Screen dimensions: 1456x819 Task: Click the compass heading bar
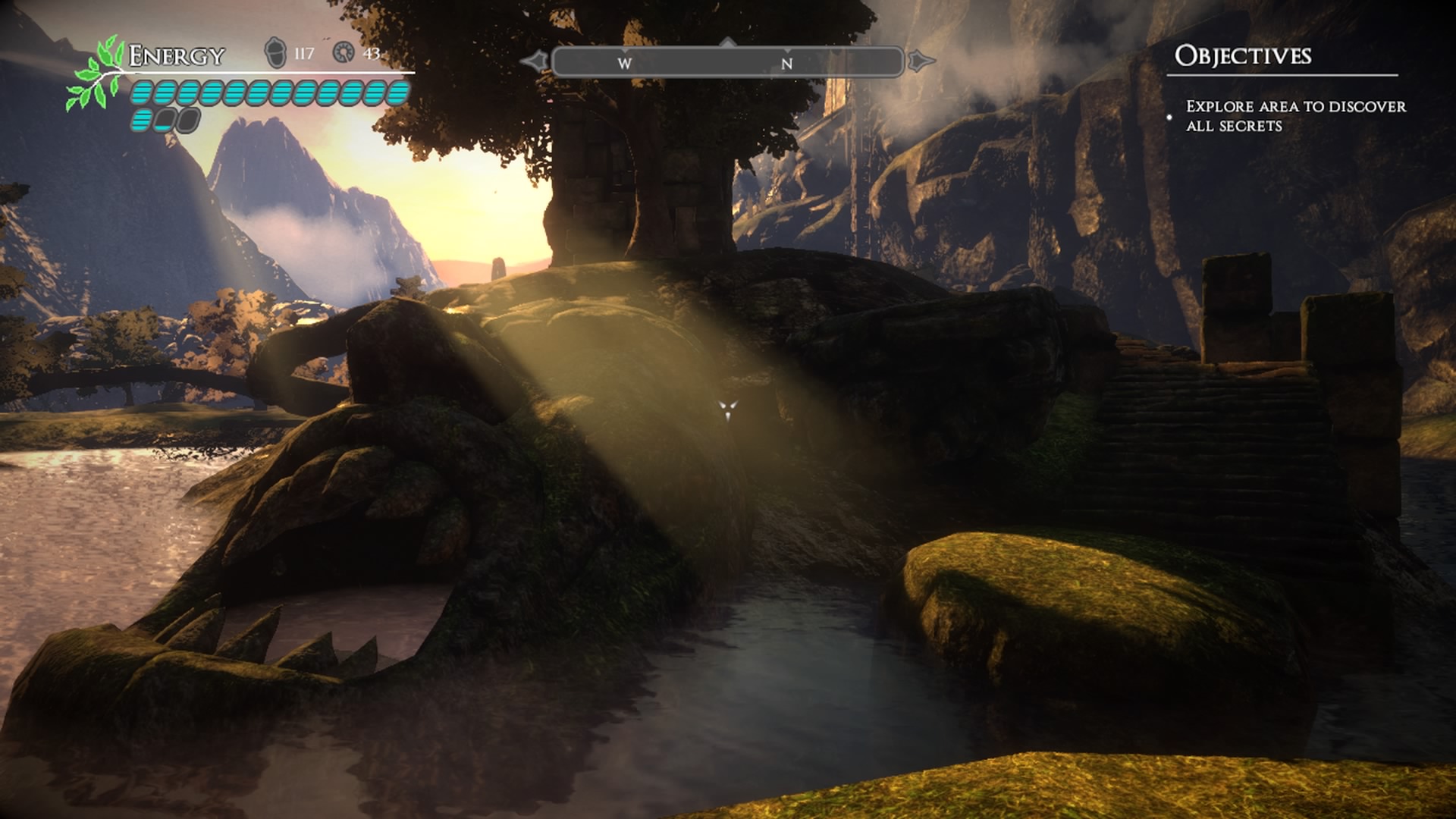pos(728,62)
